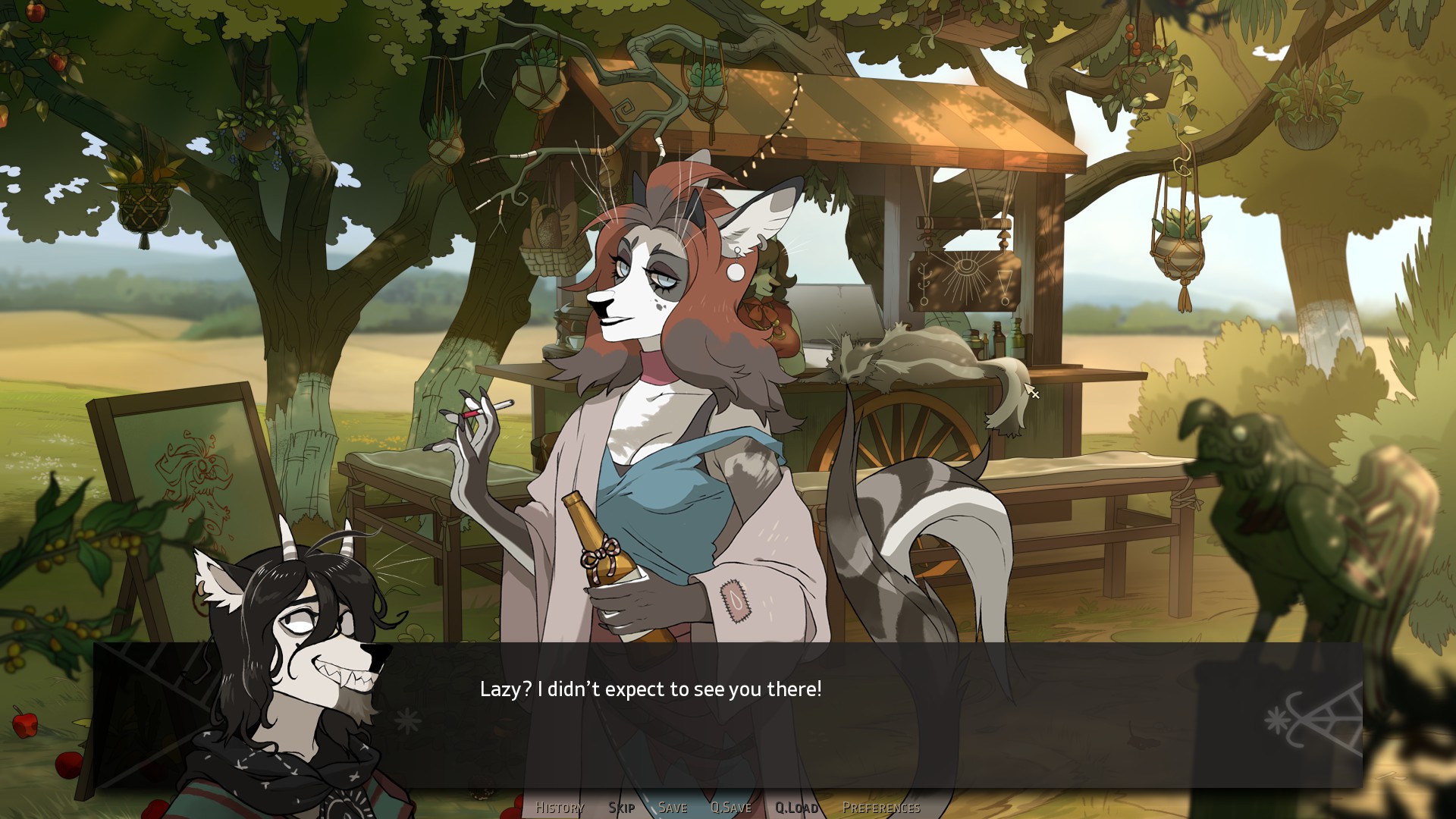Click Q.Save to quick save
The image size is (1456, 819).
click(x=731, y=808)
